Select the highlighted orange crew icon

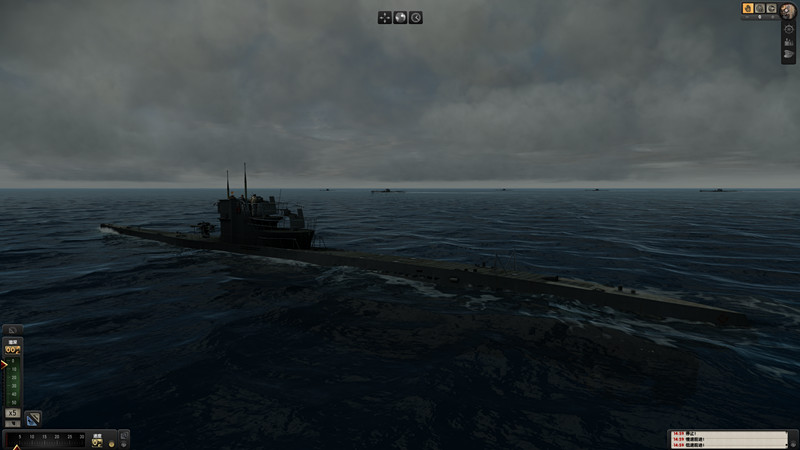(x=748, y=8)
